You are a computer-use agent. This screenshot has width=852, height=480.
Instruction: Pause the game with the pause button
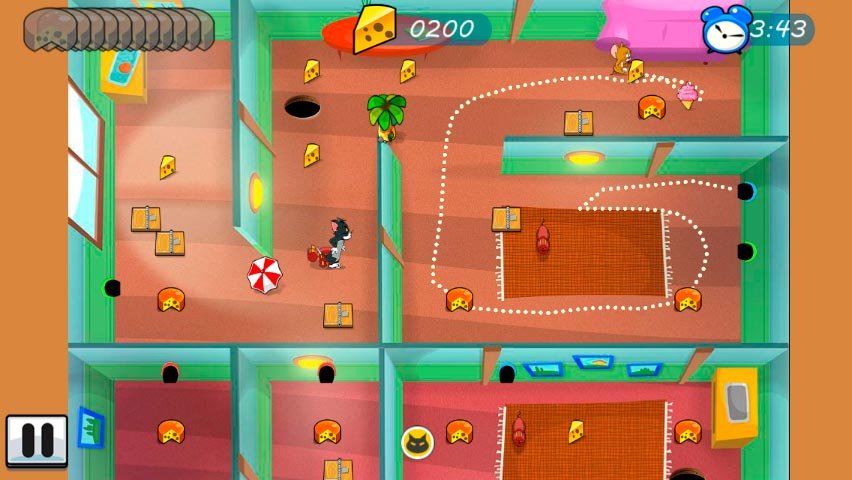(37, 440)
